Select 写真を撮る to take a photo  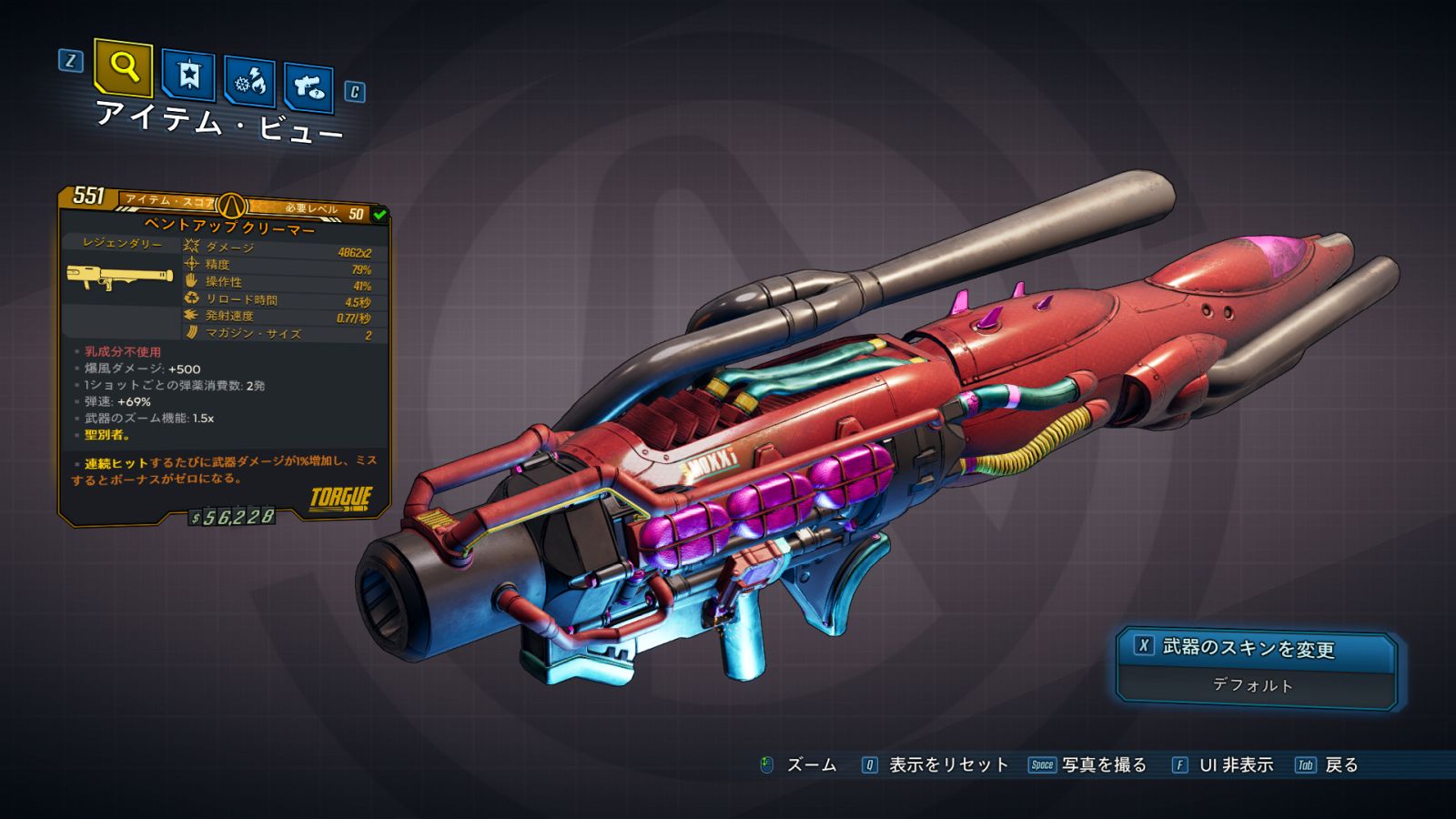coord(1088,765)
